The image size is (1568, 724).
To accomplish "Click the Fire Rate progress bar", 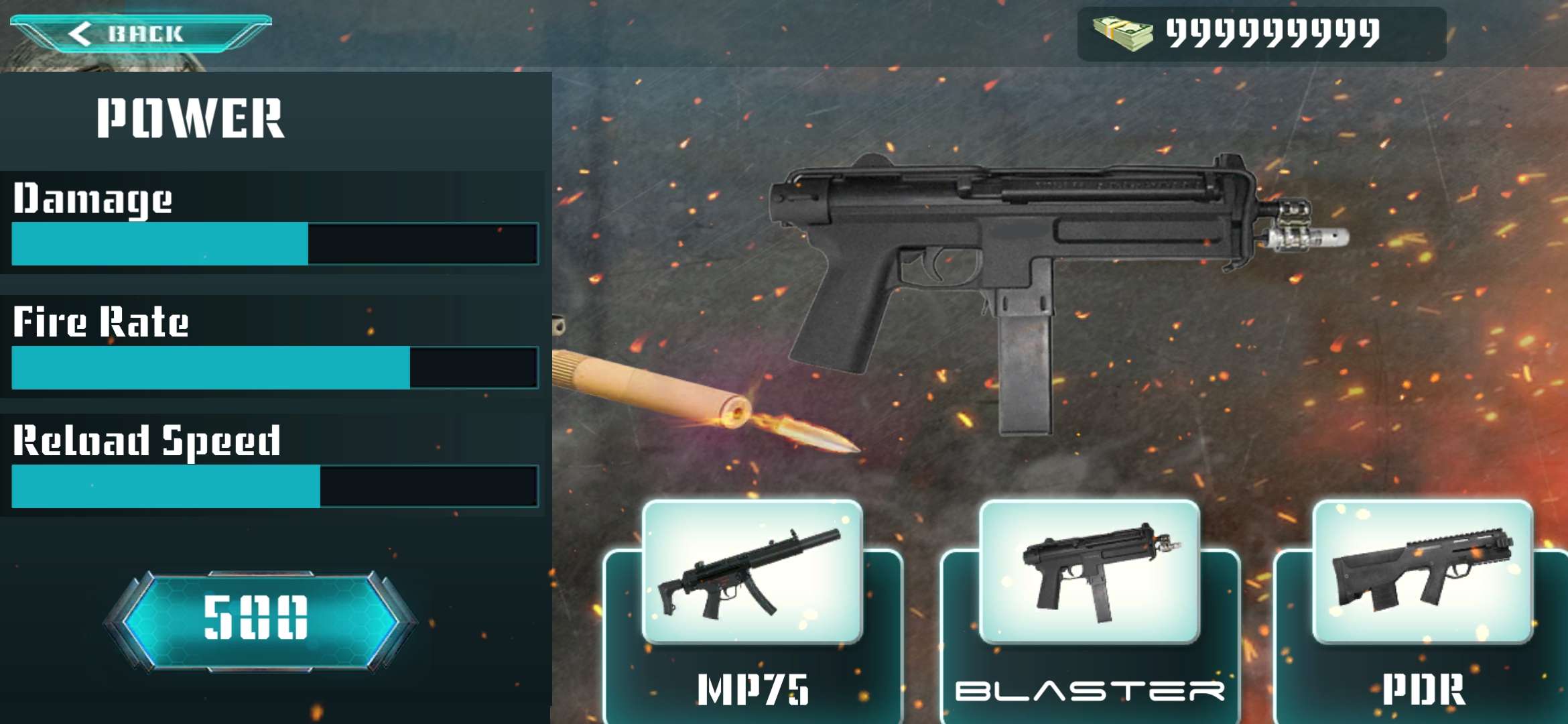I will [x=275, y=367].
